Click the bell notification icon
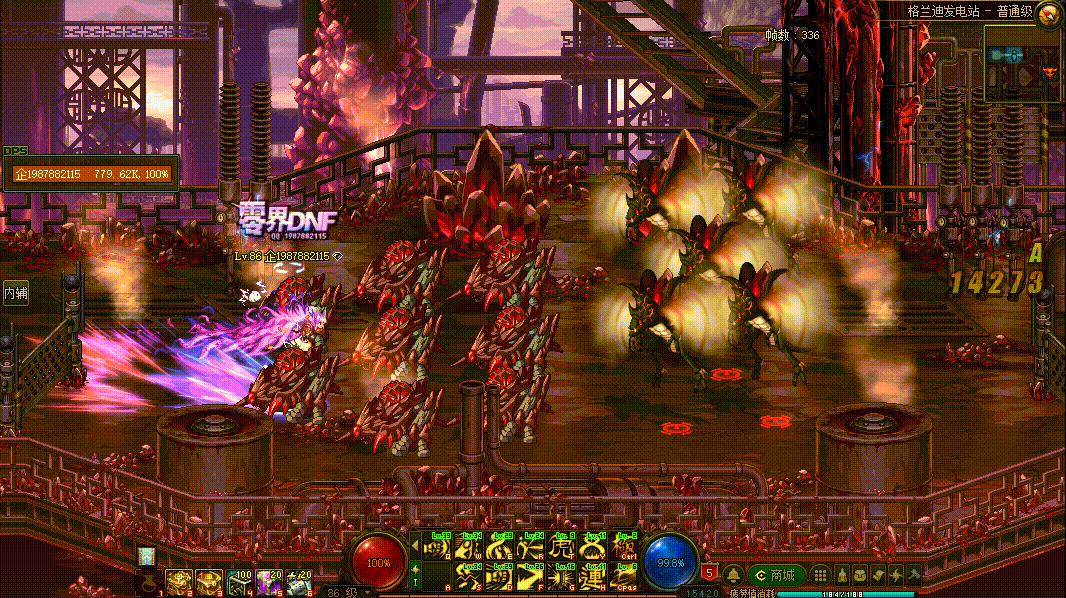The width and height of the screenshot is (1066, 598). [x=733, y=575]
